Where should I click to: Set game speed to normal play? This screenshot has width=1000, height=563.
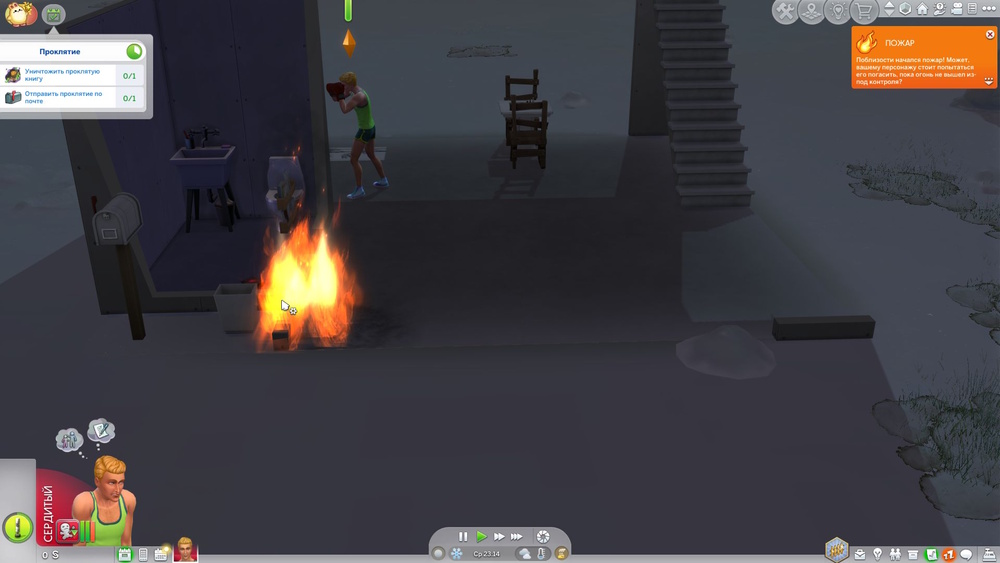tap(481, 537)
